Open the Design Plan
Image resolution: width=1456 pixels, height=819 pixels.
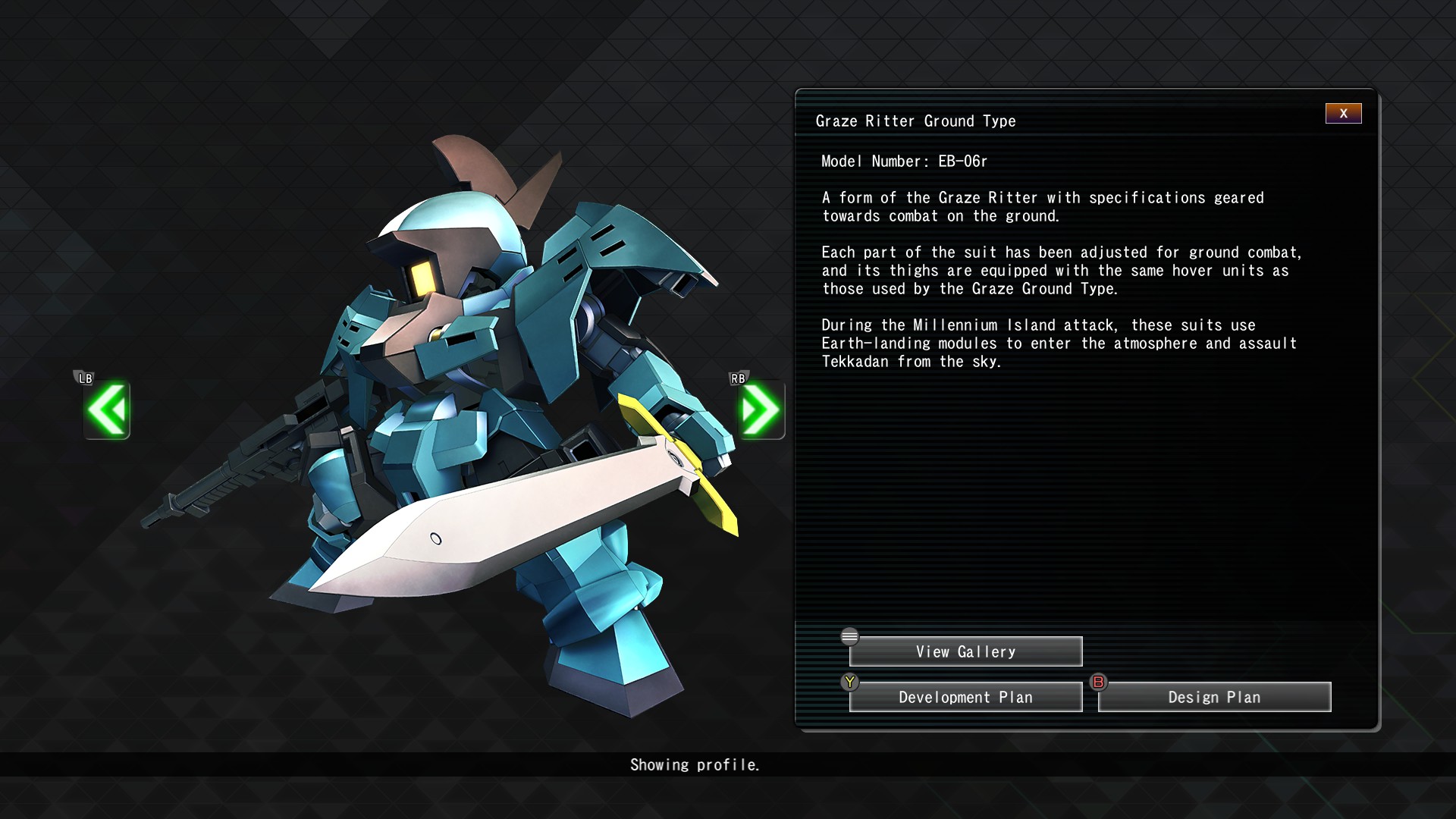[x=1214, y=697]
